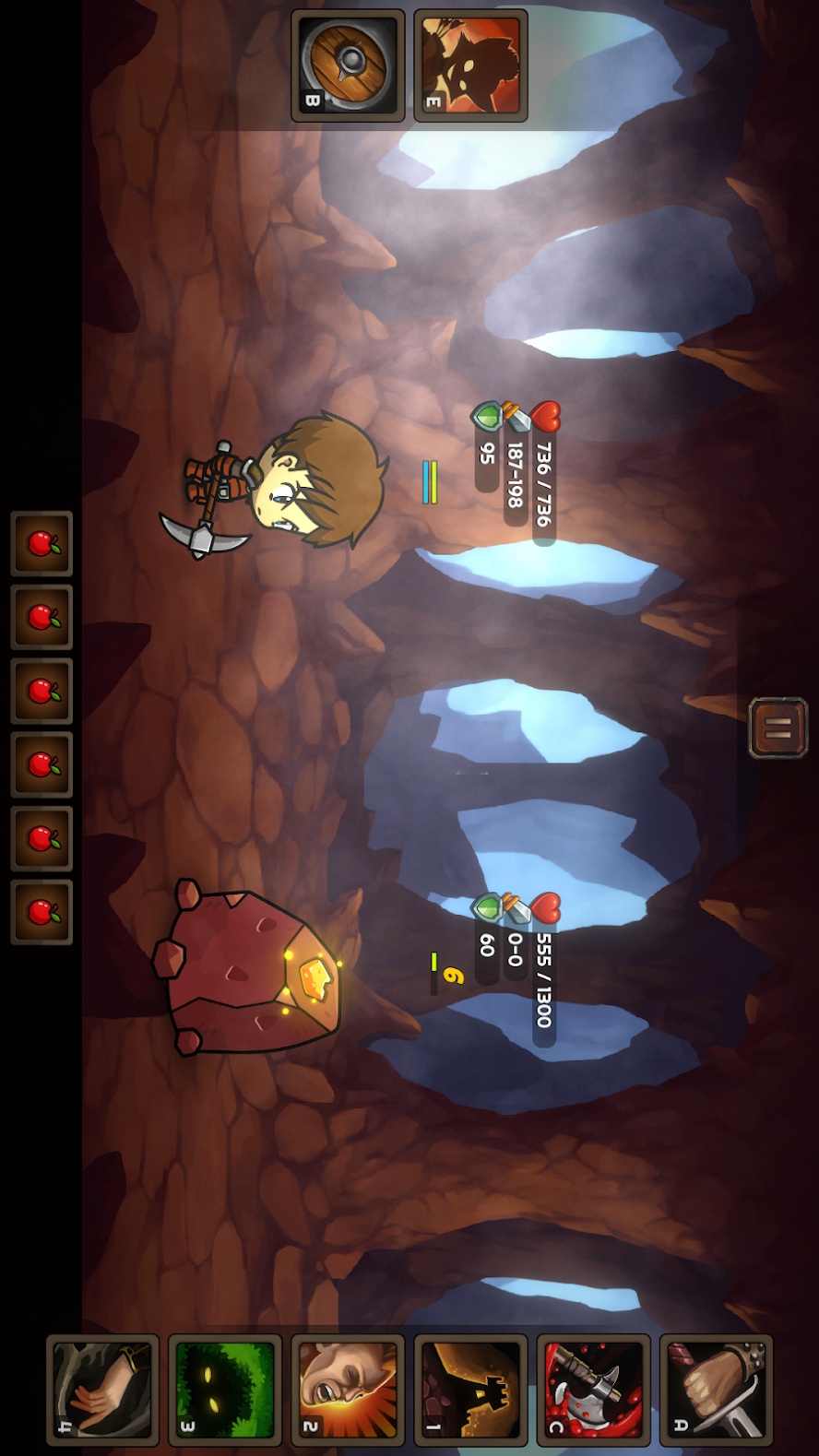Viewport: 819px width, 1456px height.
Task: Activate the round shield block ability
Action: click(x=348, y=65)
